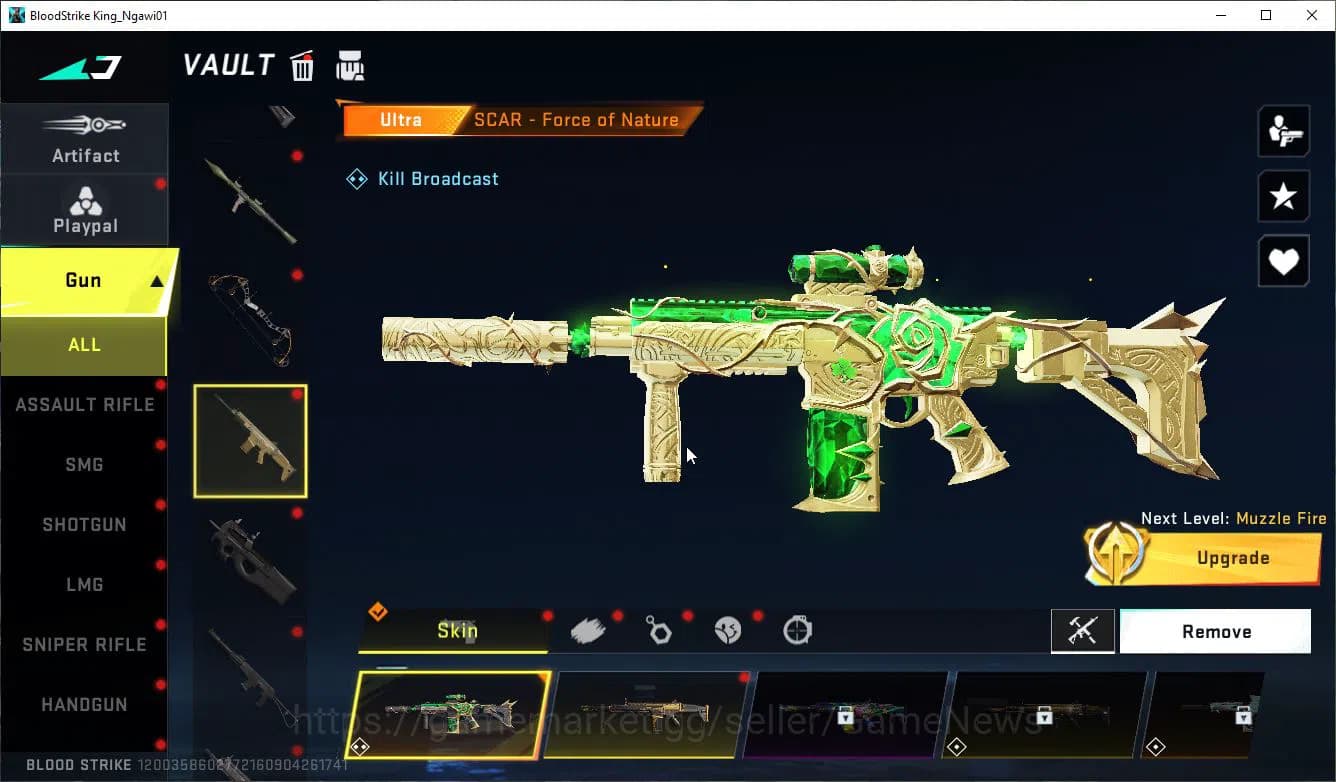Open the charm attachment tab icon

point(659,629)
